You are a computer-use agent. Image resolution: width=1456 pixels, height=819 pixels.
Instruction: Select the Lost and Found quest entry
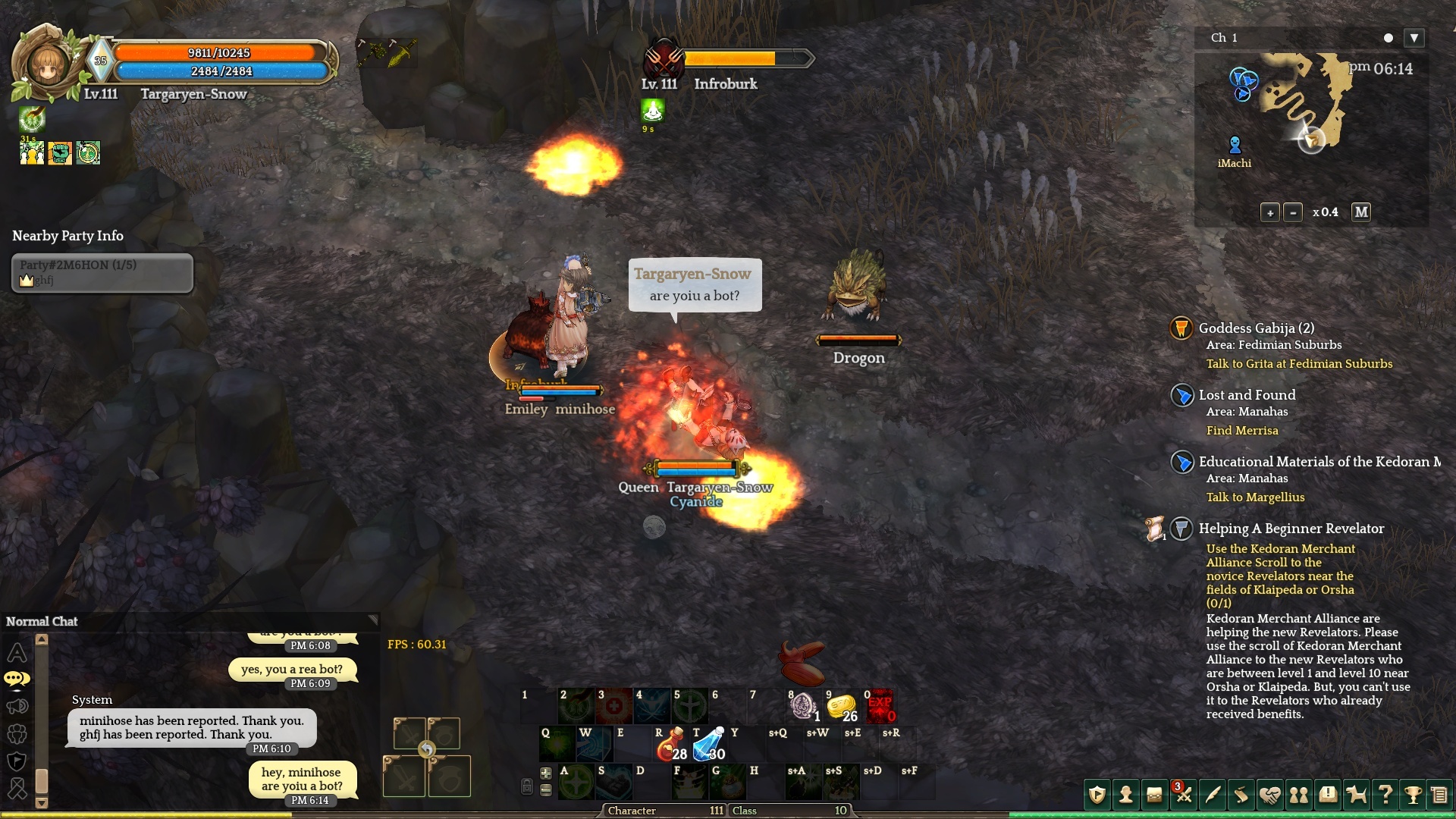point(1247,395)
